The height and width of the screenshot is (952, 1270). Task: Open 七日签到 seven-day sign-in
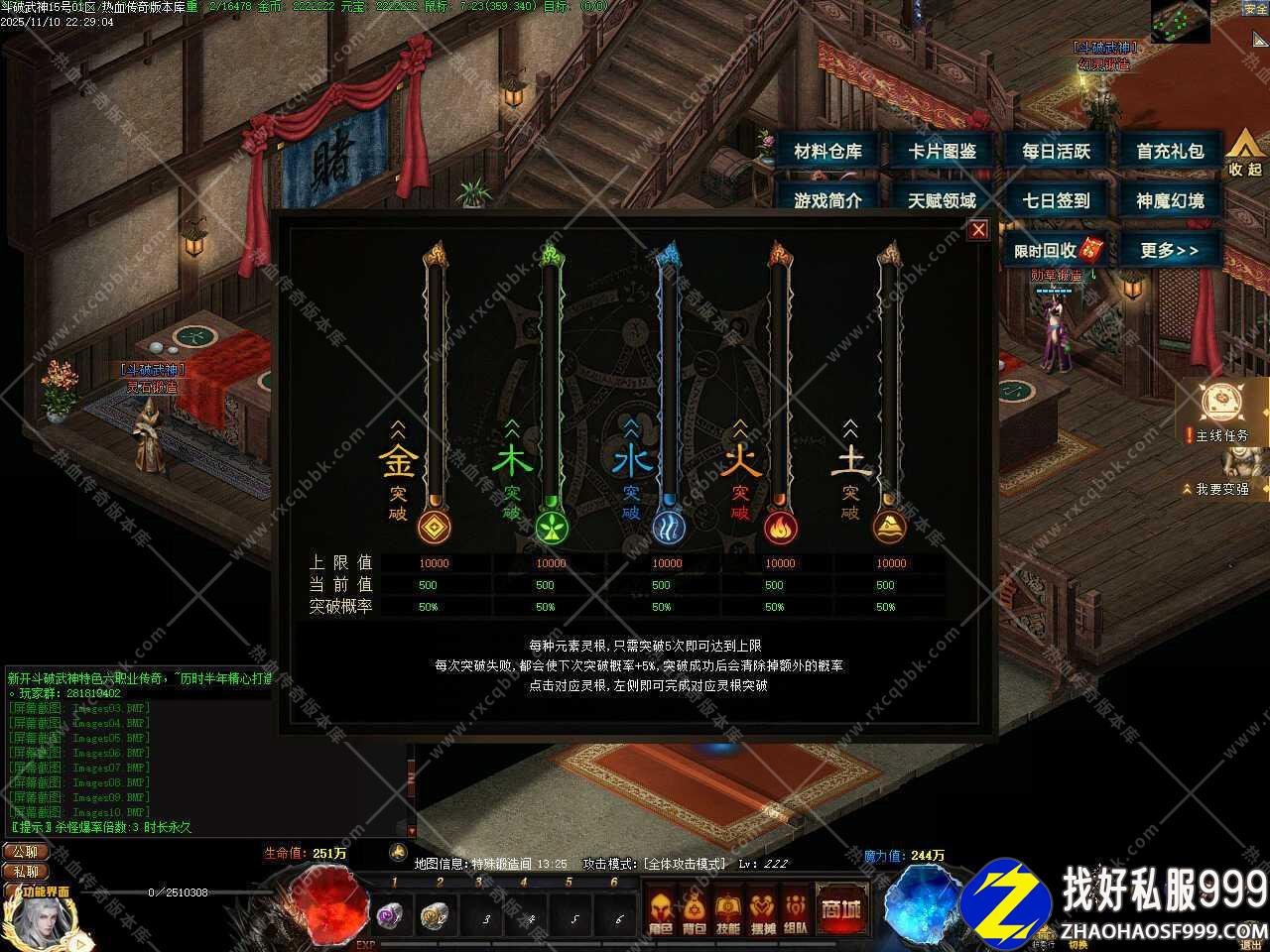pyautogui.click(x=1057, y=200)
